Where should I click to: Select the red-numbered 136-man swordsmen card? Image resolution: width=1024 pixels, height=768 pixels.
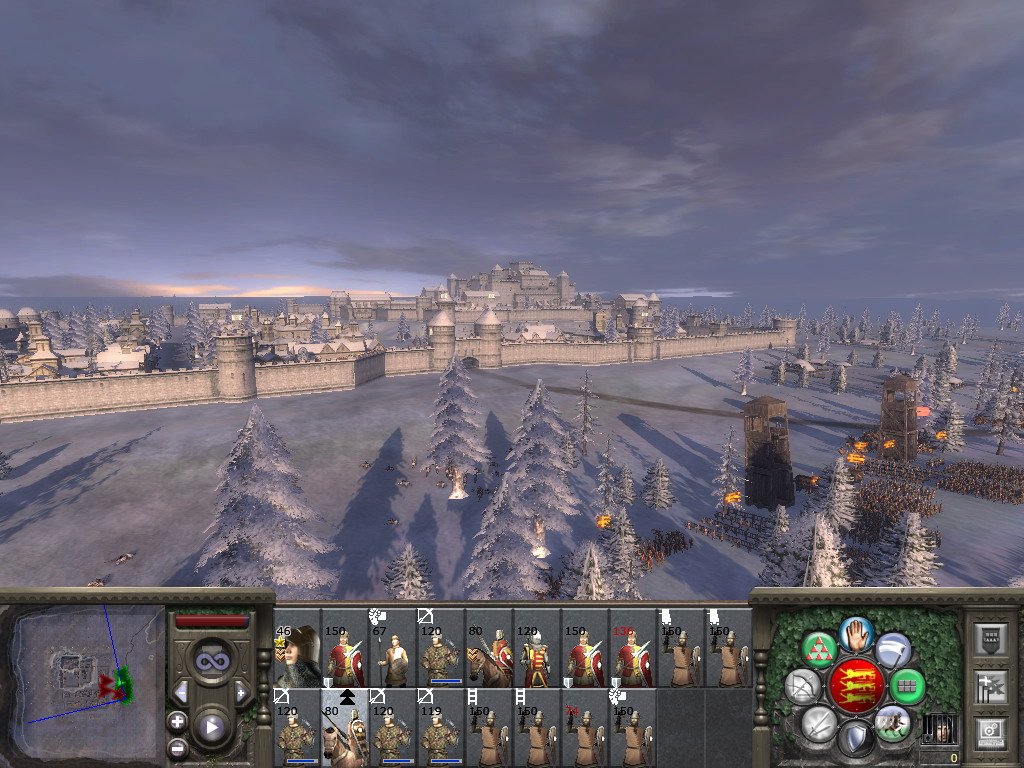[x=633, y=648]
